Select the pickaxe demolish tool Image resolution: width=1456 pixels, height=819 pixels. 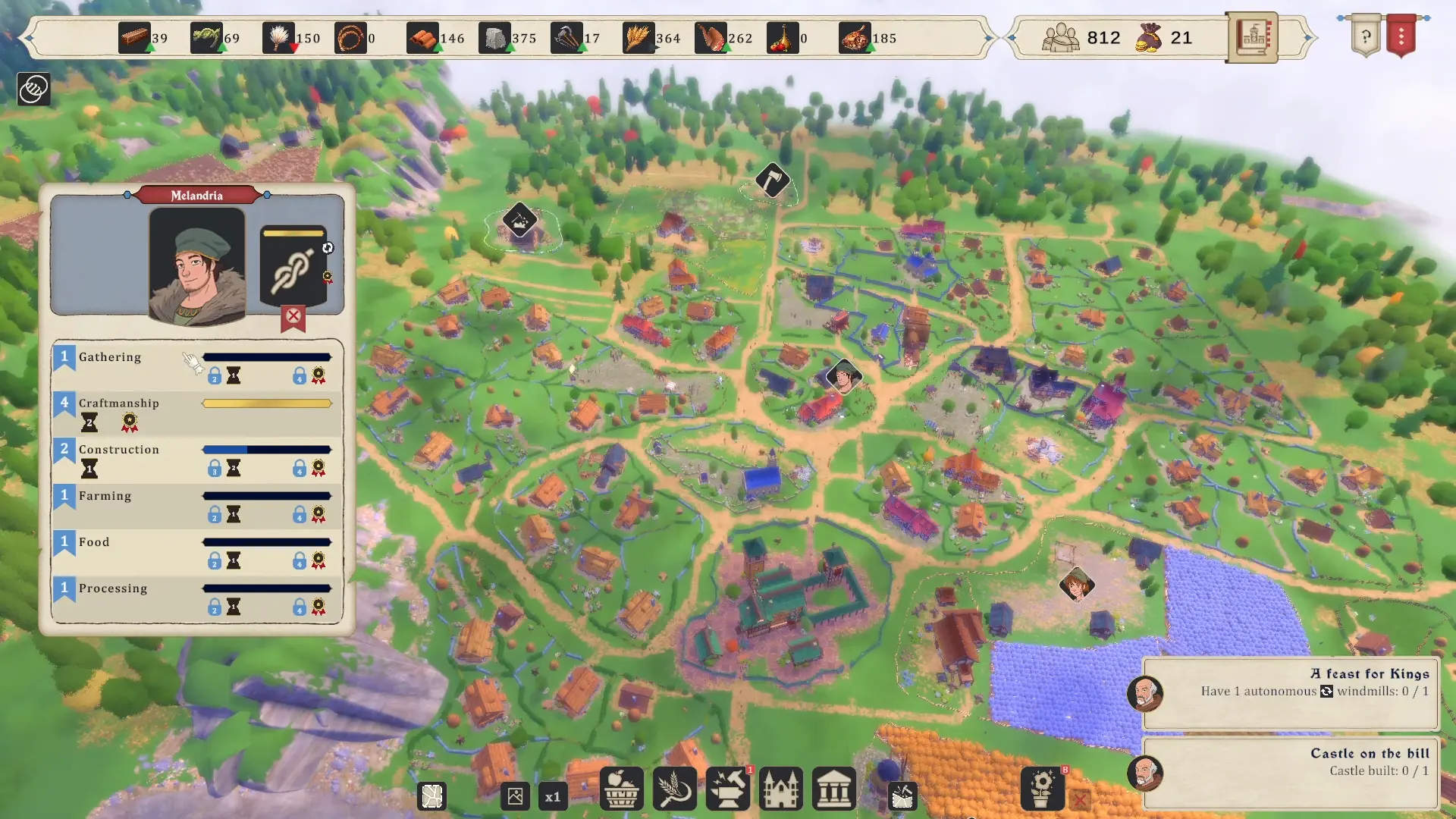coord(902,797)
